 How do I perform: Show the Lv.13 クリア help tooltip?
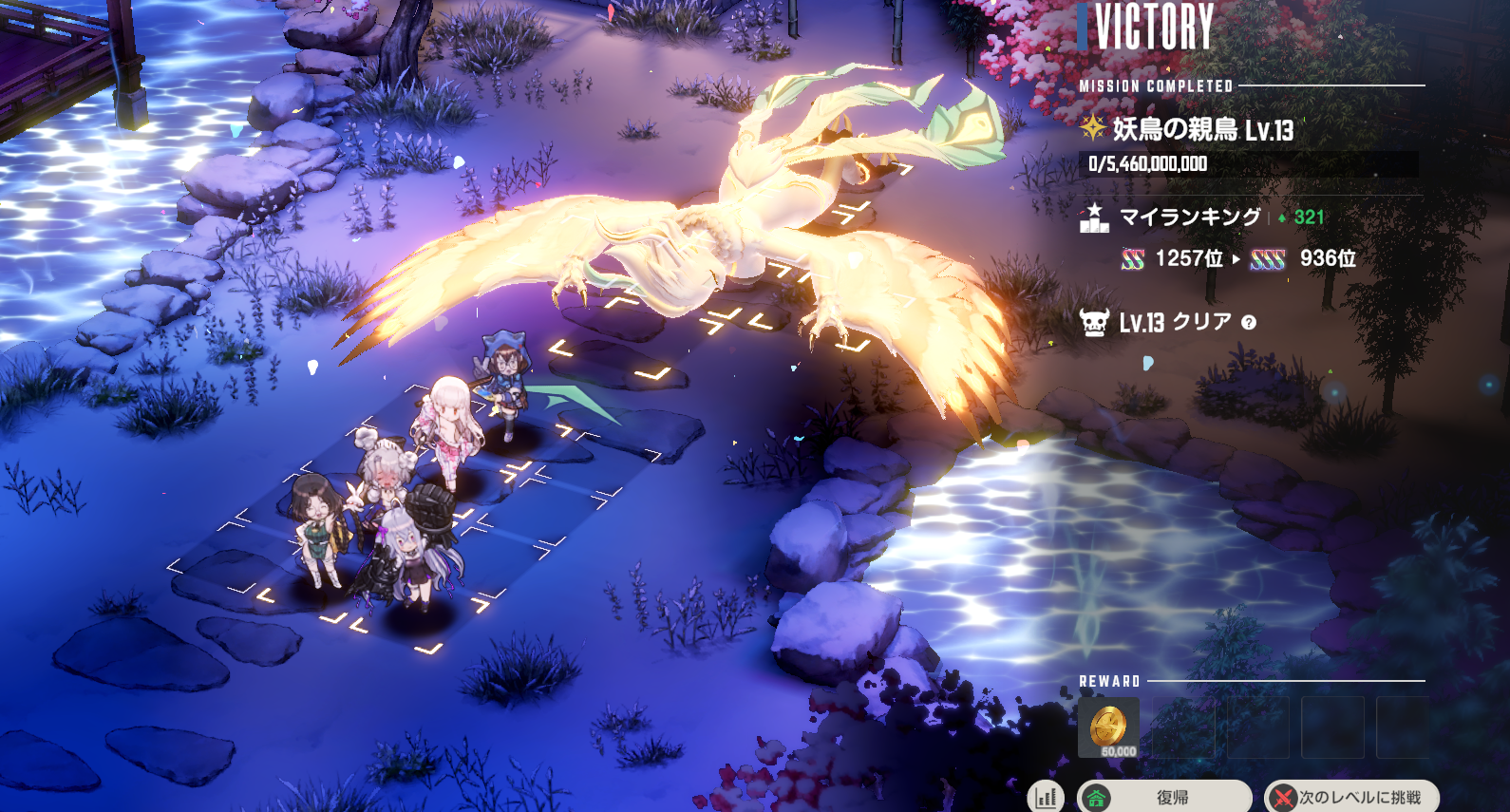pyautogui.click(x=1249, y=323)
